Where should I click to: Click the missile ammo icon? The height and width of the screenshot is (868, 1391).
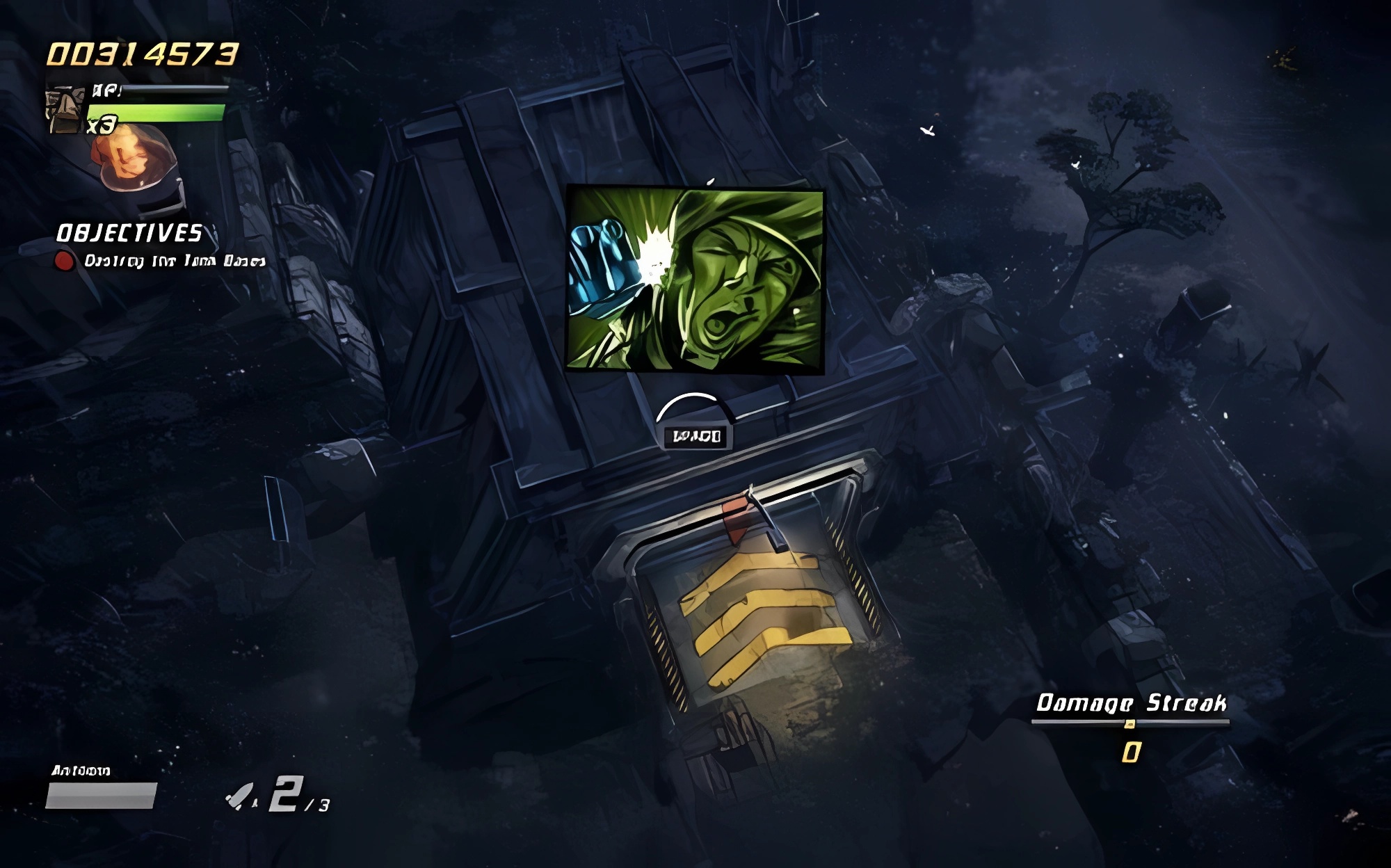241,796
